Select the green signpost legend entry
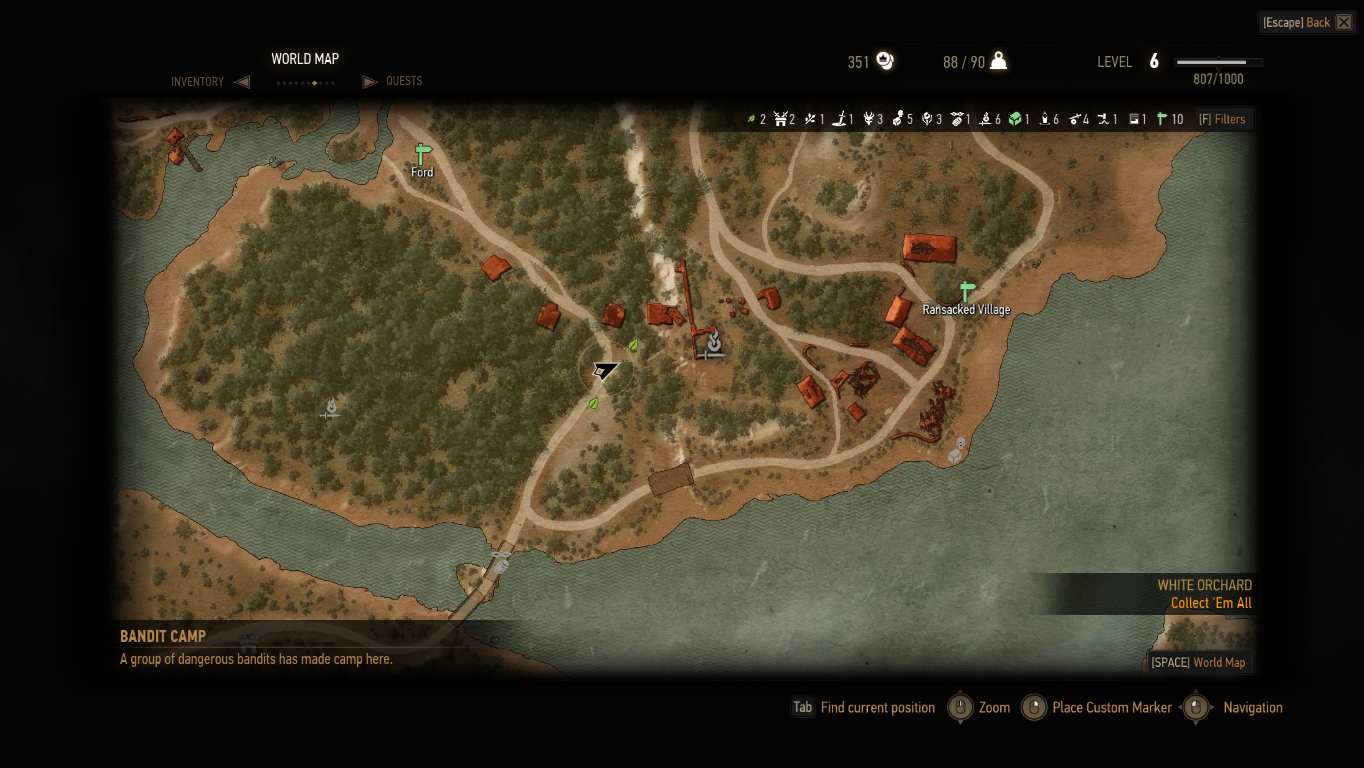1364x768 pixels. (x=1162, y=119)
